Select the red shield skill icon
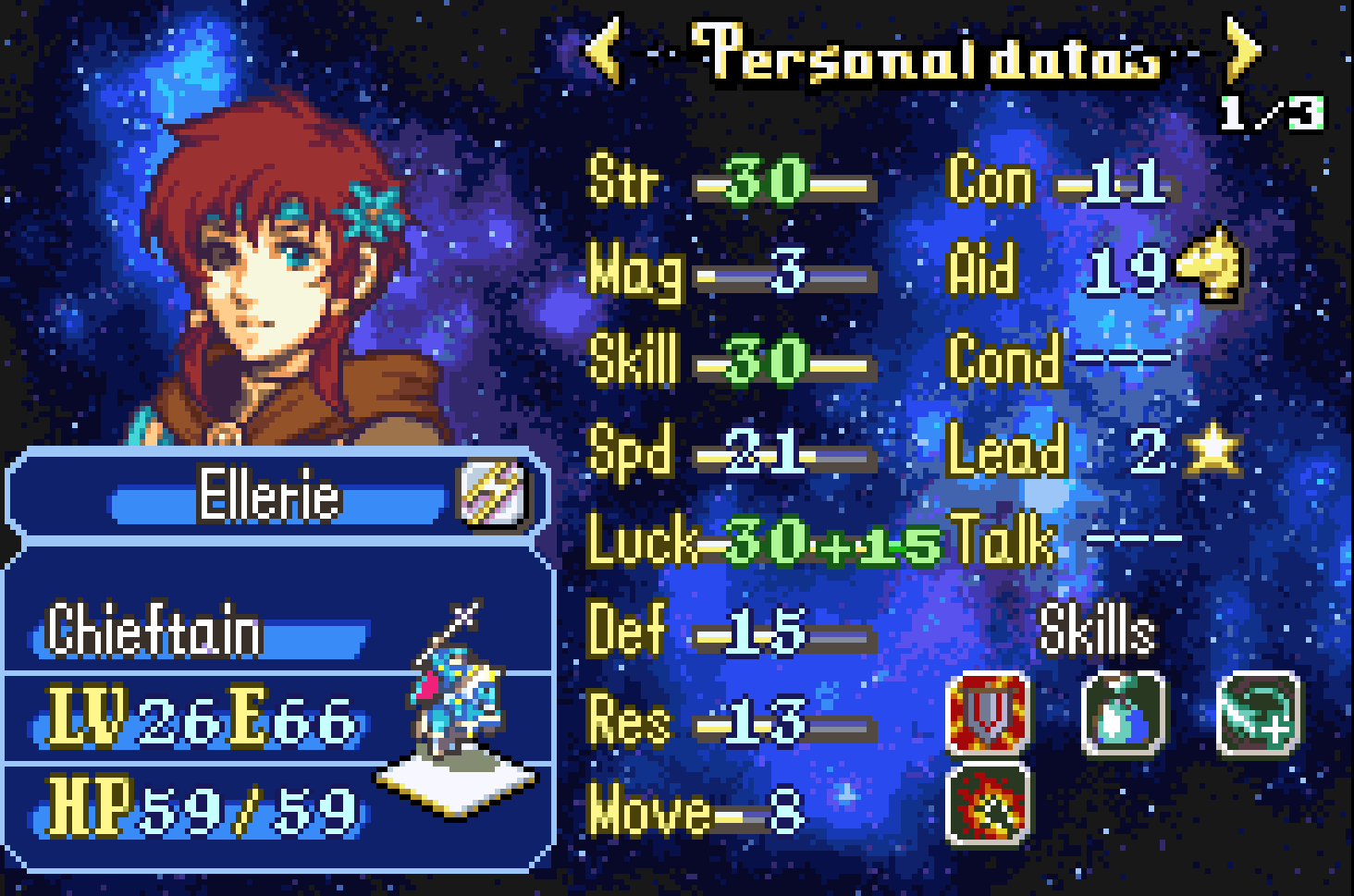The height and width of the screenshot is (896, 1354). coord(987,713)
